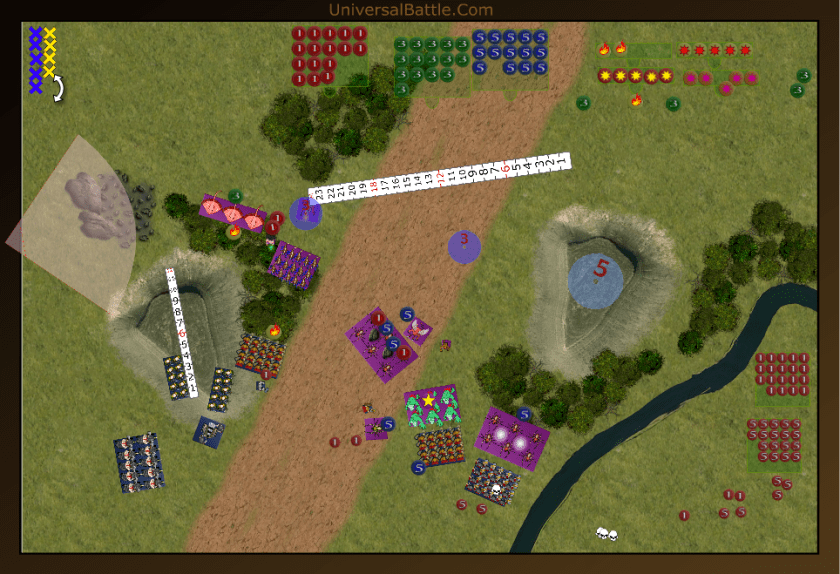Image resolution: width=840 pixels, height=574 pixels.
Task: Select the unit marked with a white skull
Action: point(492,482)
